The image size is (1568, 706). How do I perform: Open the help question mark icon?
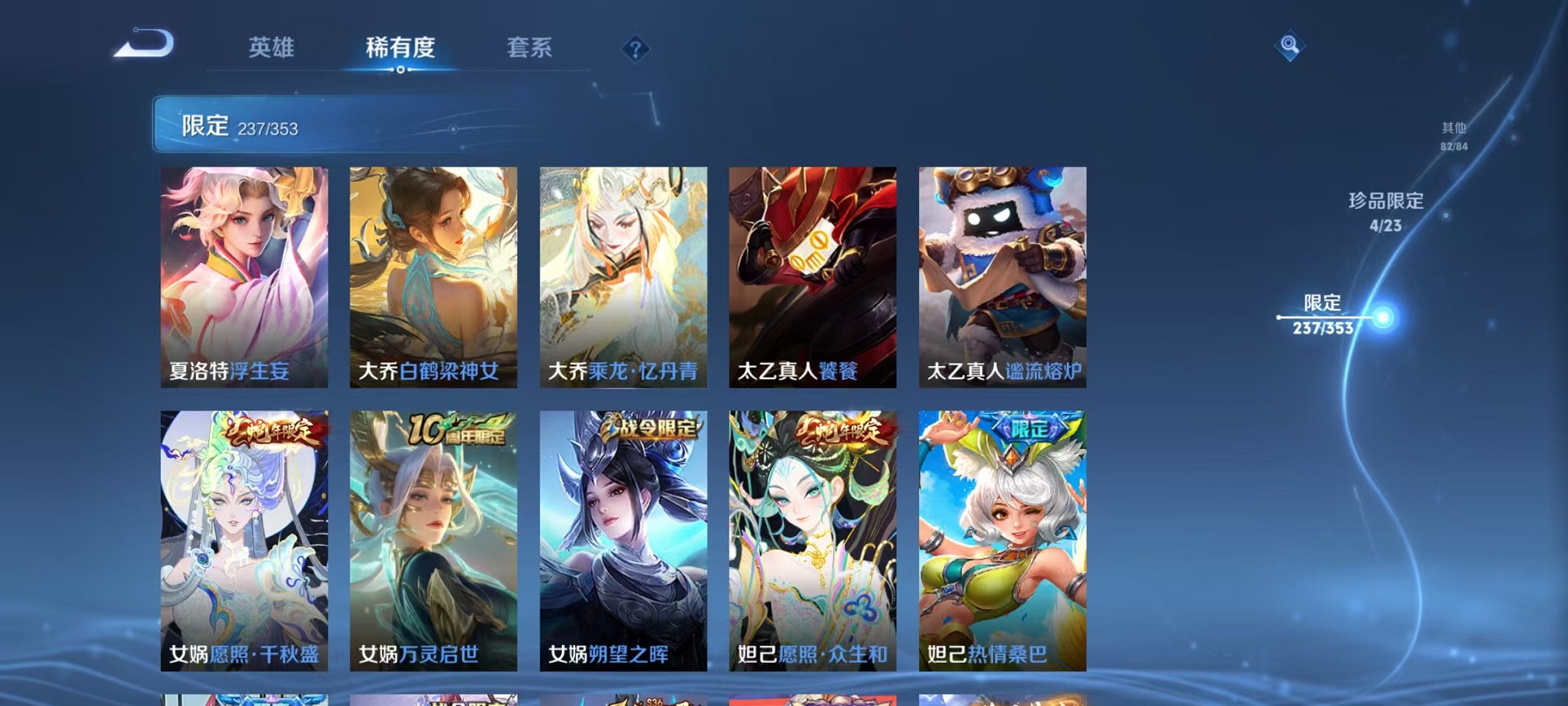pyautogui.click(x=634, y=50)
